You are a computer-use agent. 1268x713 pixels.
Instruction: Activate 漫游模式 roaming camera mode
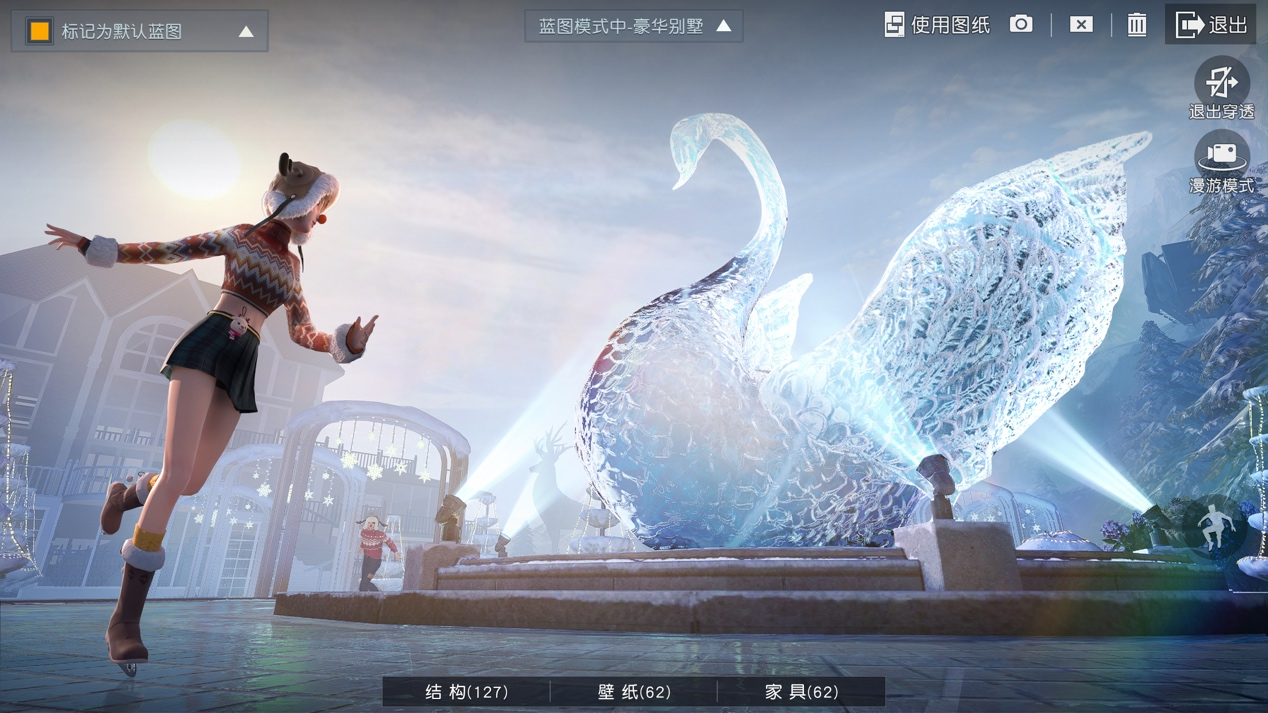(1221, 162)
